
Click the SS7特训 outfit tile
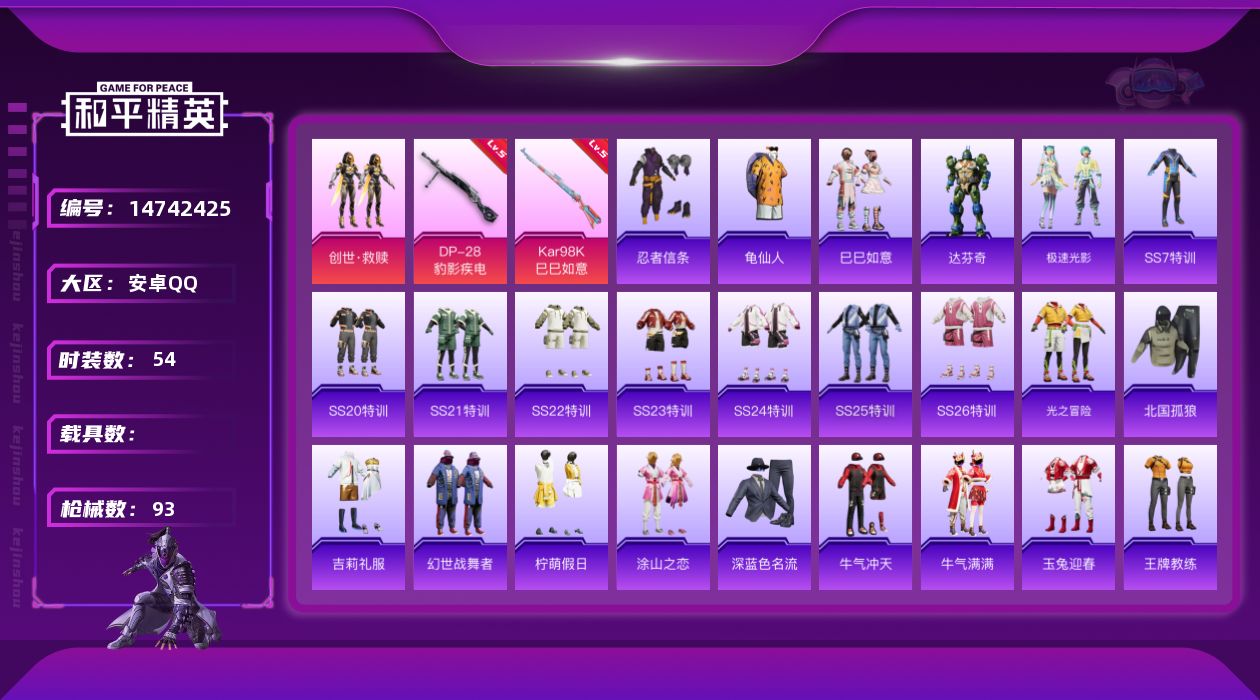pos(1170,211)
